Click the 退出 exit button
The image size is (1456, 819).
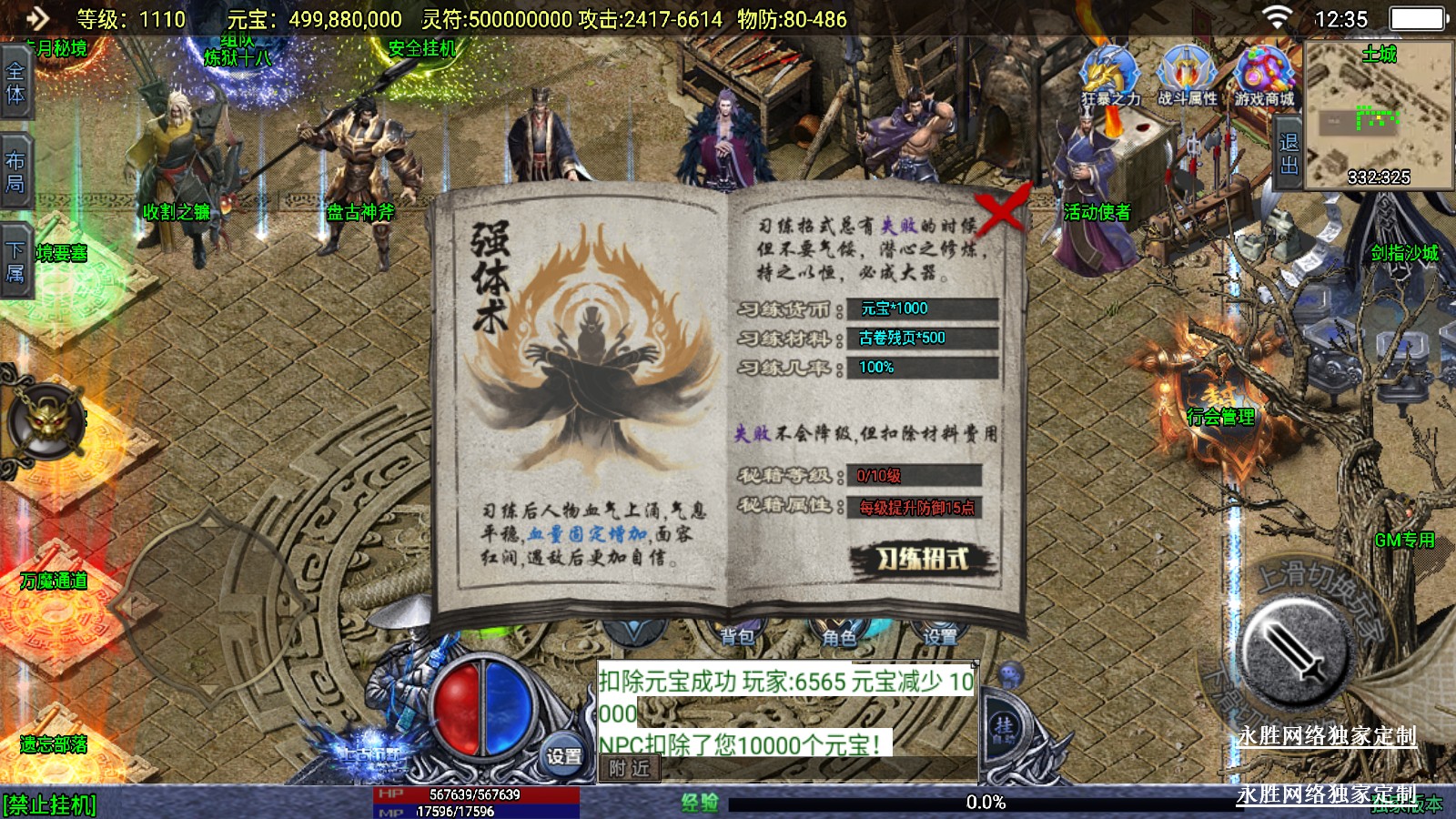1289,154
